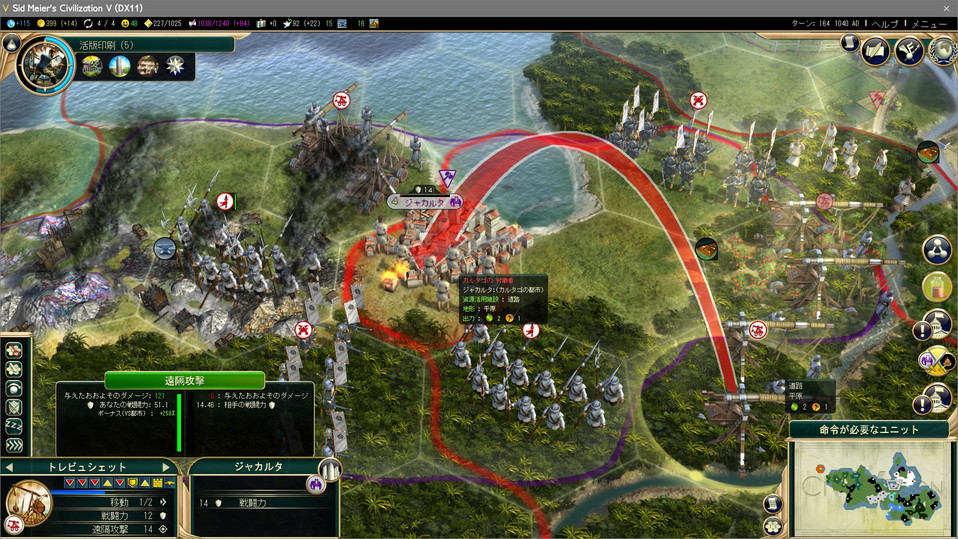Open the メニュー game menu

(x=928, y=23)
